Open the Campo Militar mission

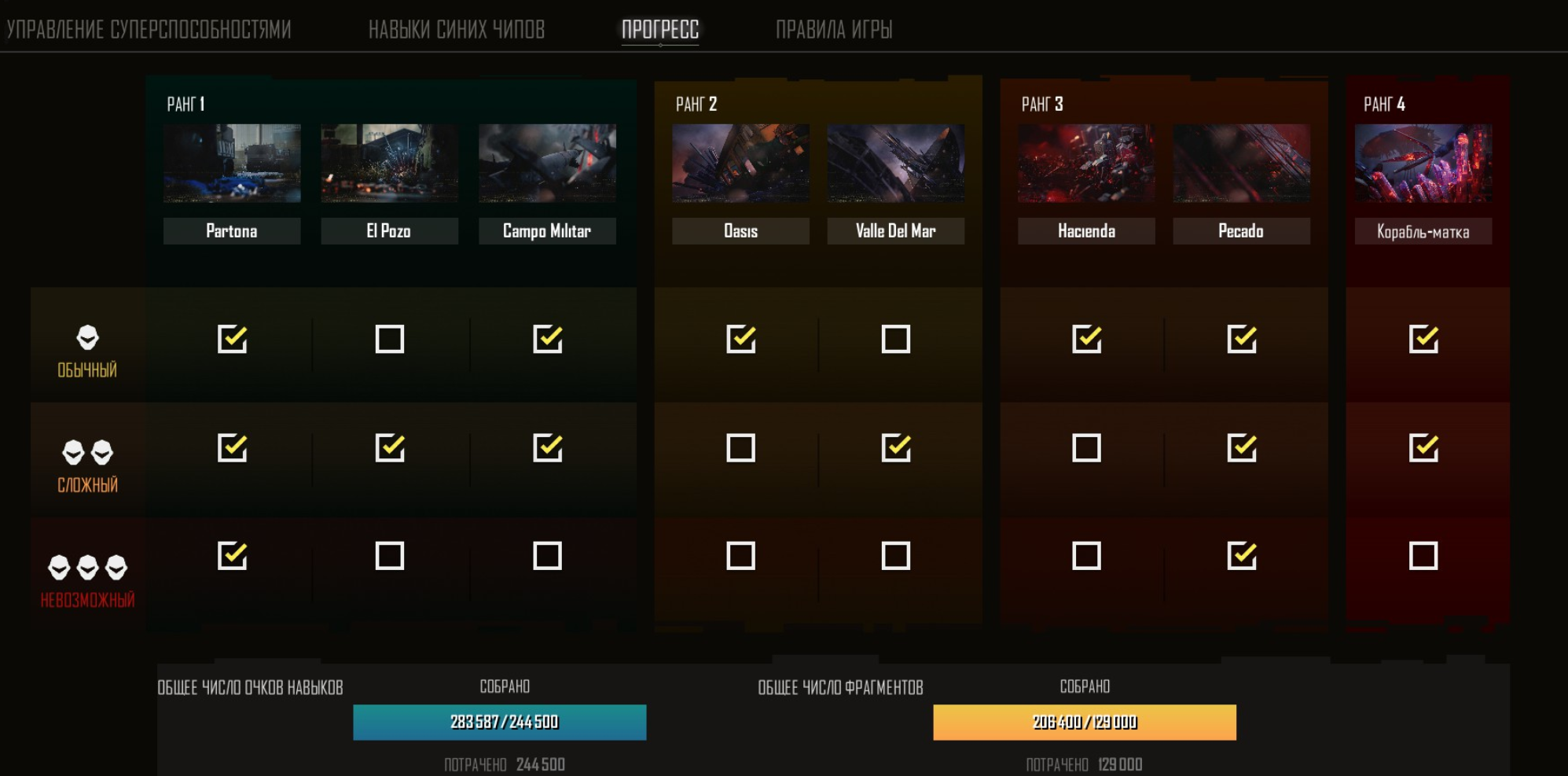[547, 164]
